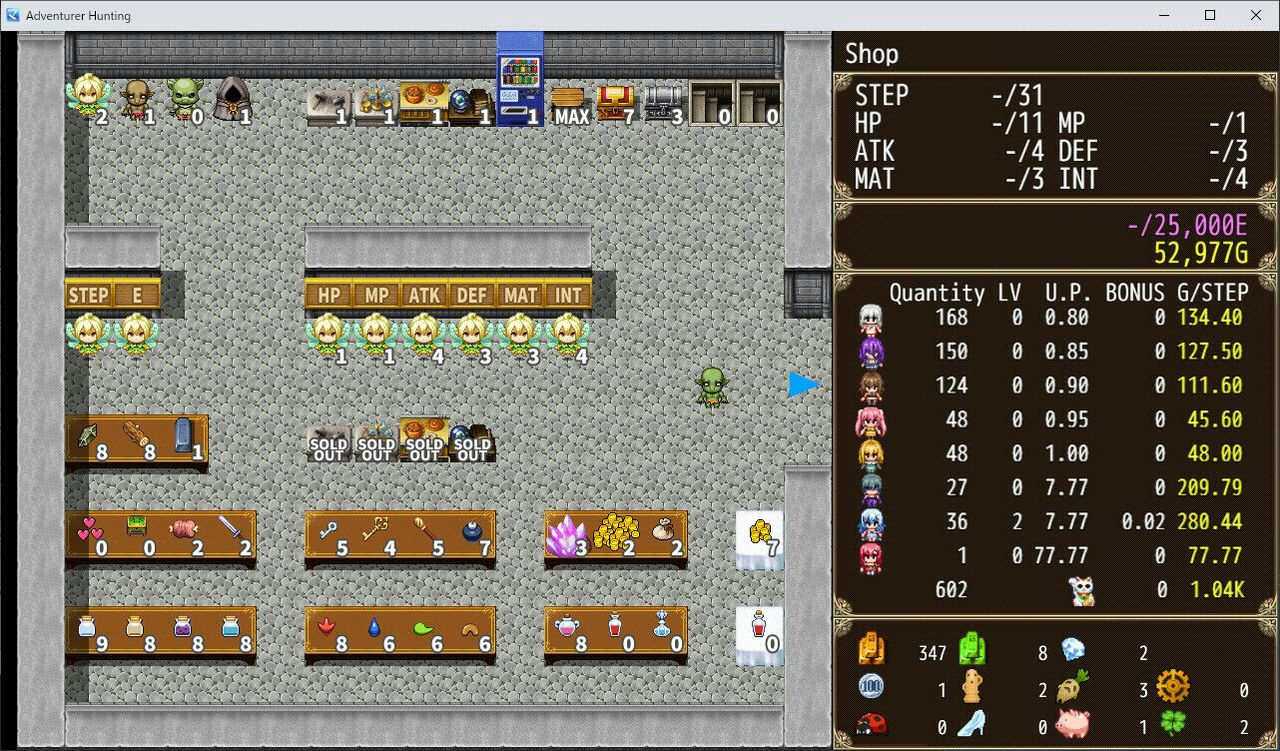Select the ATK signboard above the fairy

pos(424,294)
